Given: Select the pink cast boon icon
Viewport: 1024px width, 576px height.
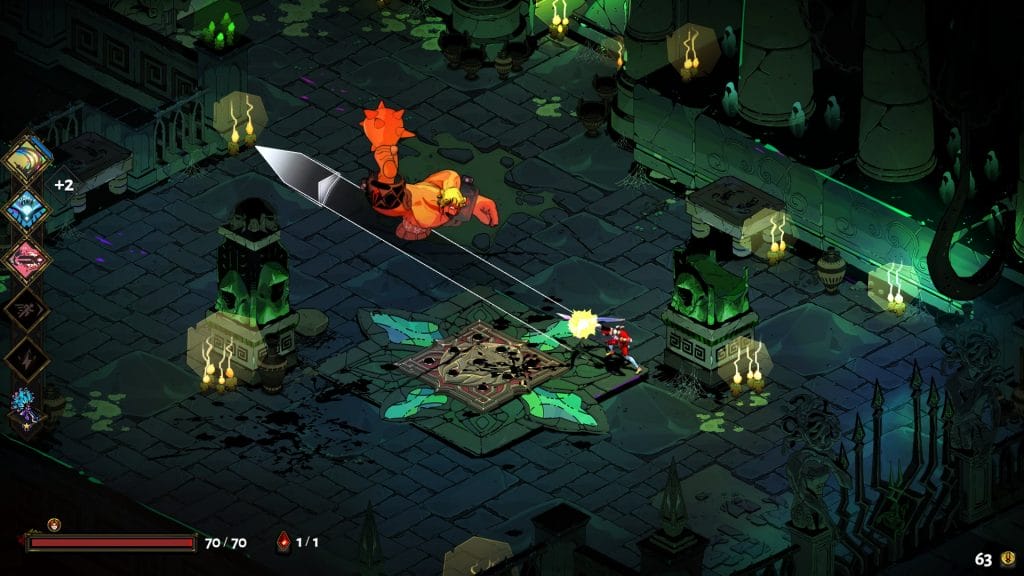Looking at the screenshot, I should [27, 260].
